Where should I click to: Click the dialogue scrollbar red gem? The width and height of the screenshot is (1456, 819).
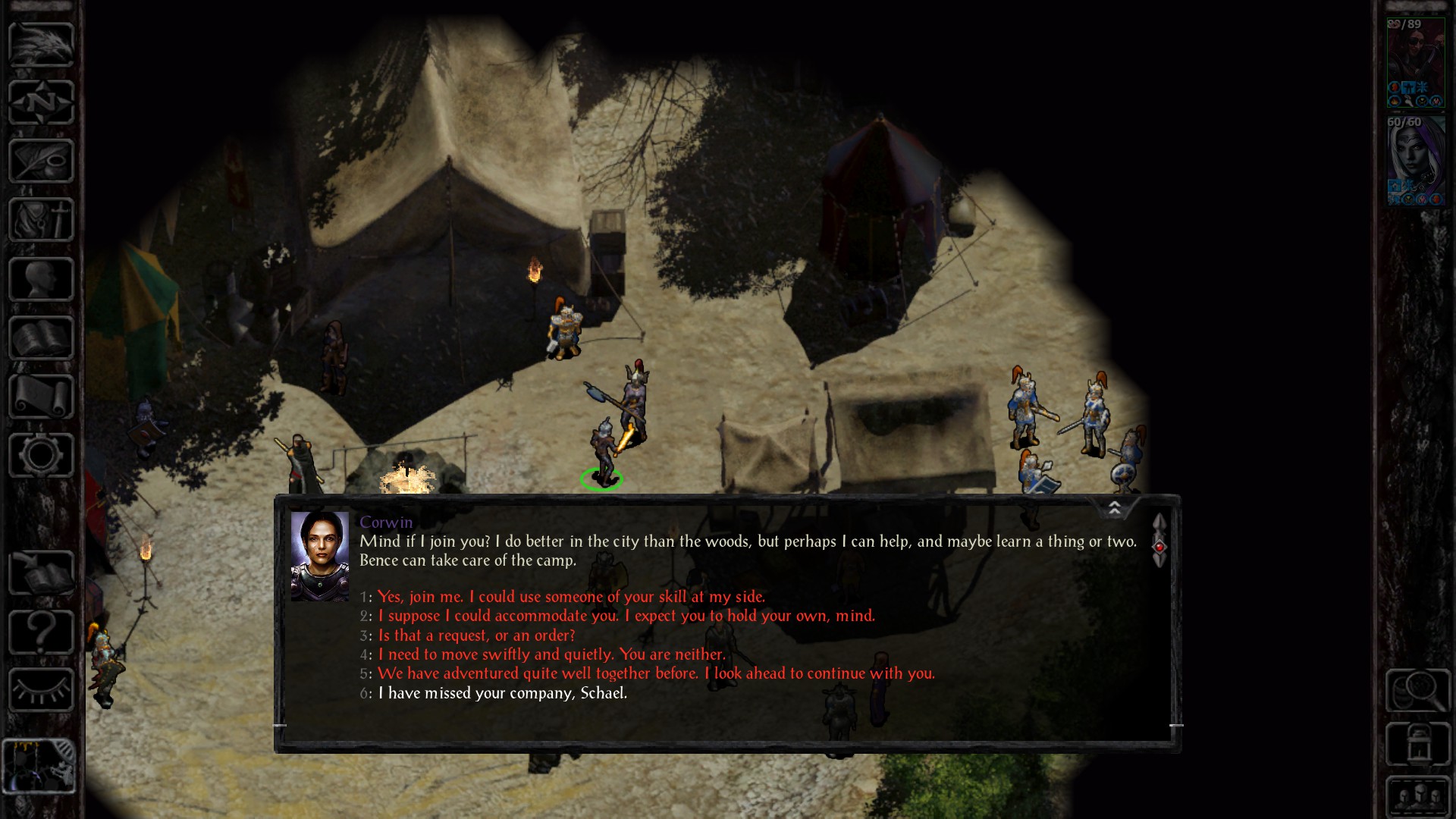[1159, 547]
